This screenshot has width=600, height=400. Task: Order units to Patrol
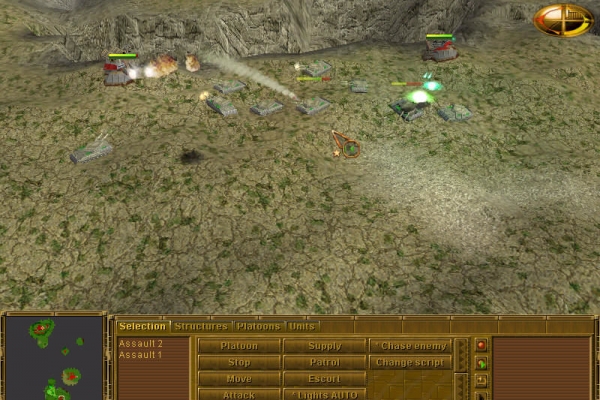(x=324, y=362)
